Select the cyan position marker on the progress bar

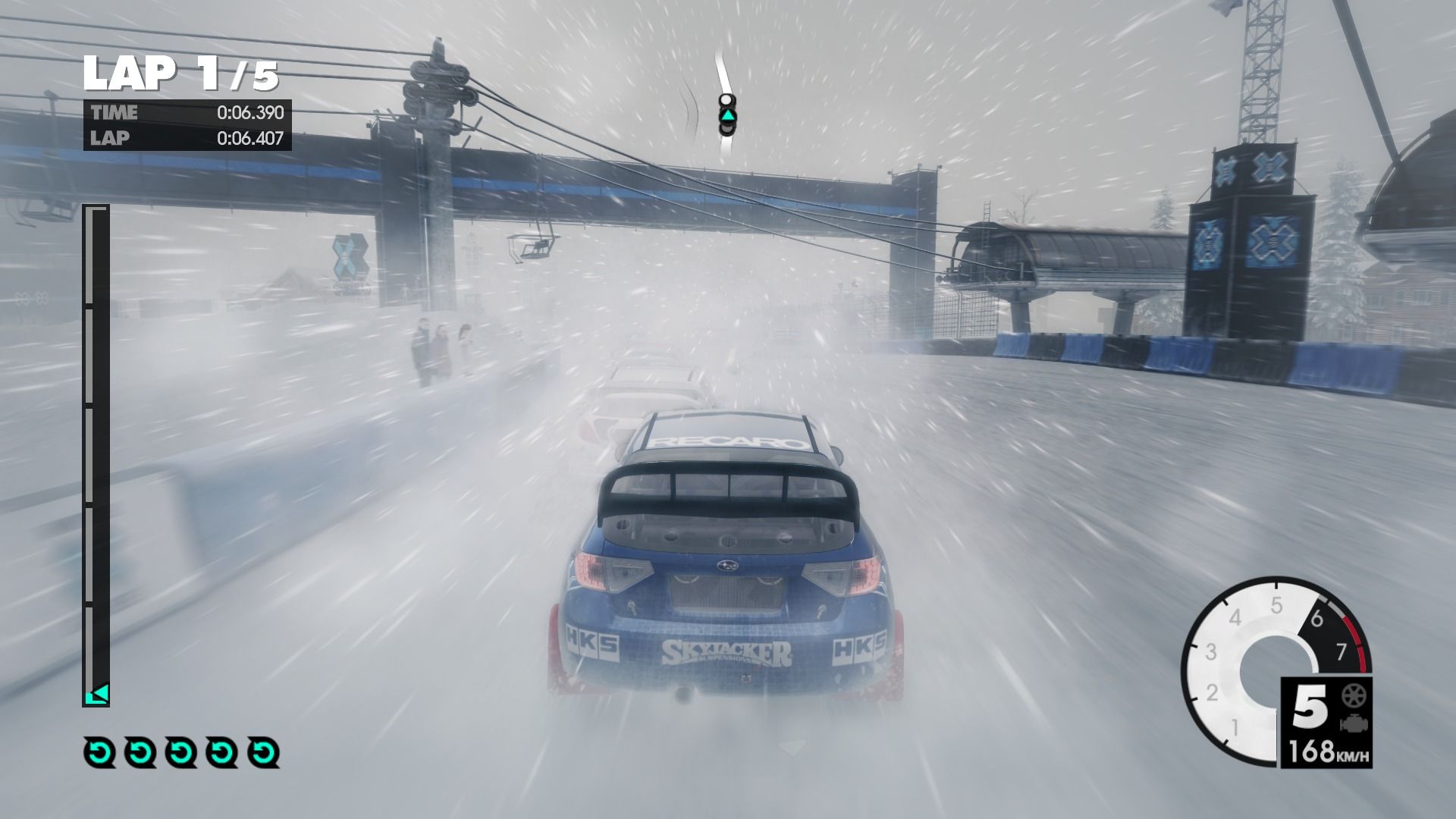point(98,694)
